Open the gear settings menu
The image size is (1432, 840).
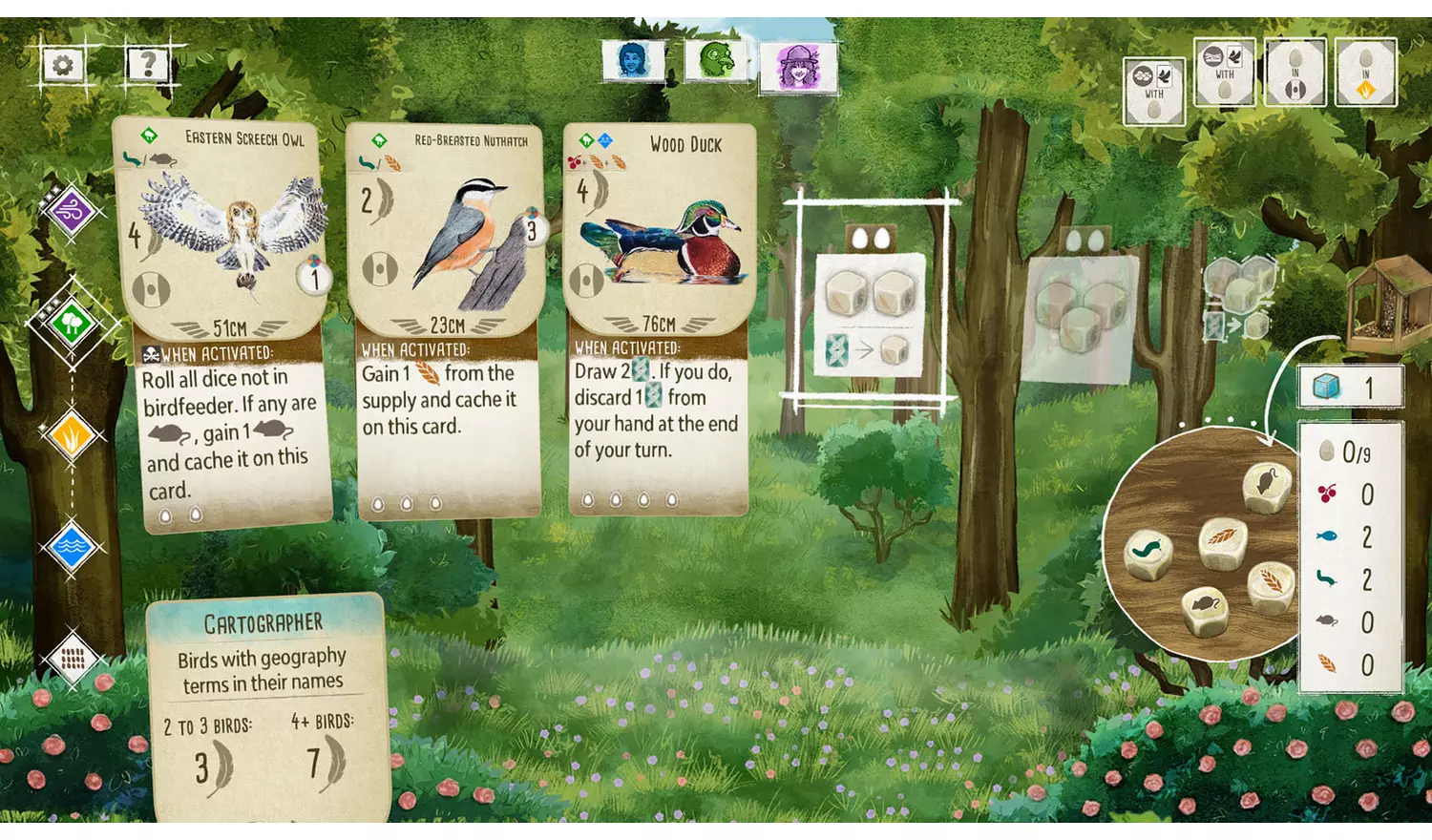pyautogui.click(x=63, y=65)
